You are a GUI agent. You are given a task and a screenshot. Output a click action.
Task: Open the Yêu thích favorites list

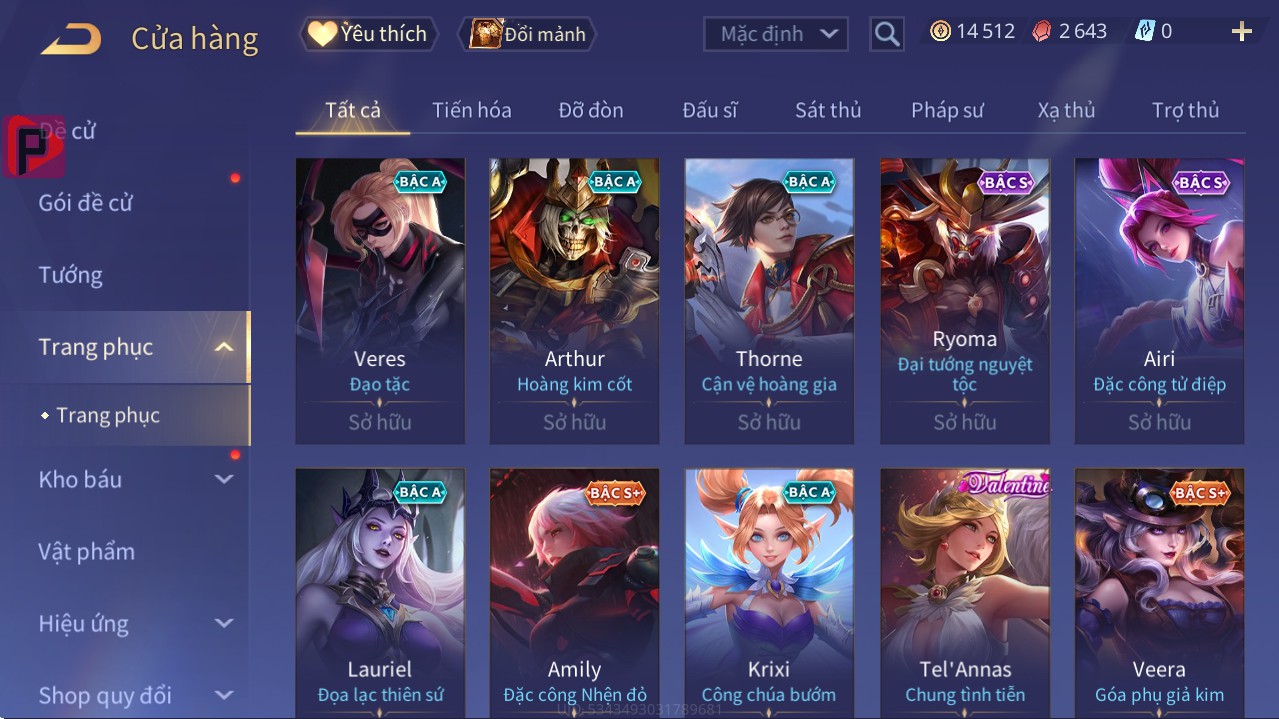coord(367,34)
